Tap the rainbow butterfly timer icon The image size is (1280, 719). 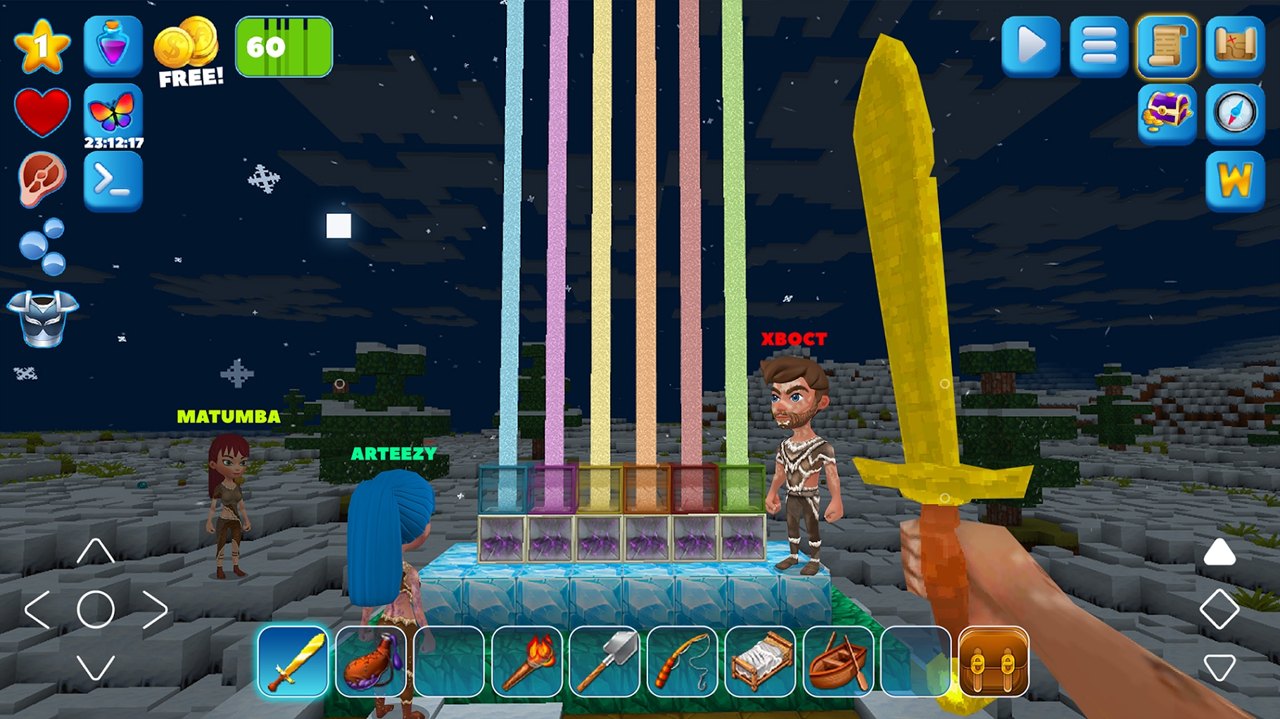[x=113, y=112]
